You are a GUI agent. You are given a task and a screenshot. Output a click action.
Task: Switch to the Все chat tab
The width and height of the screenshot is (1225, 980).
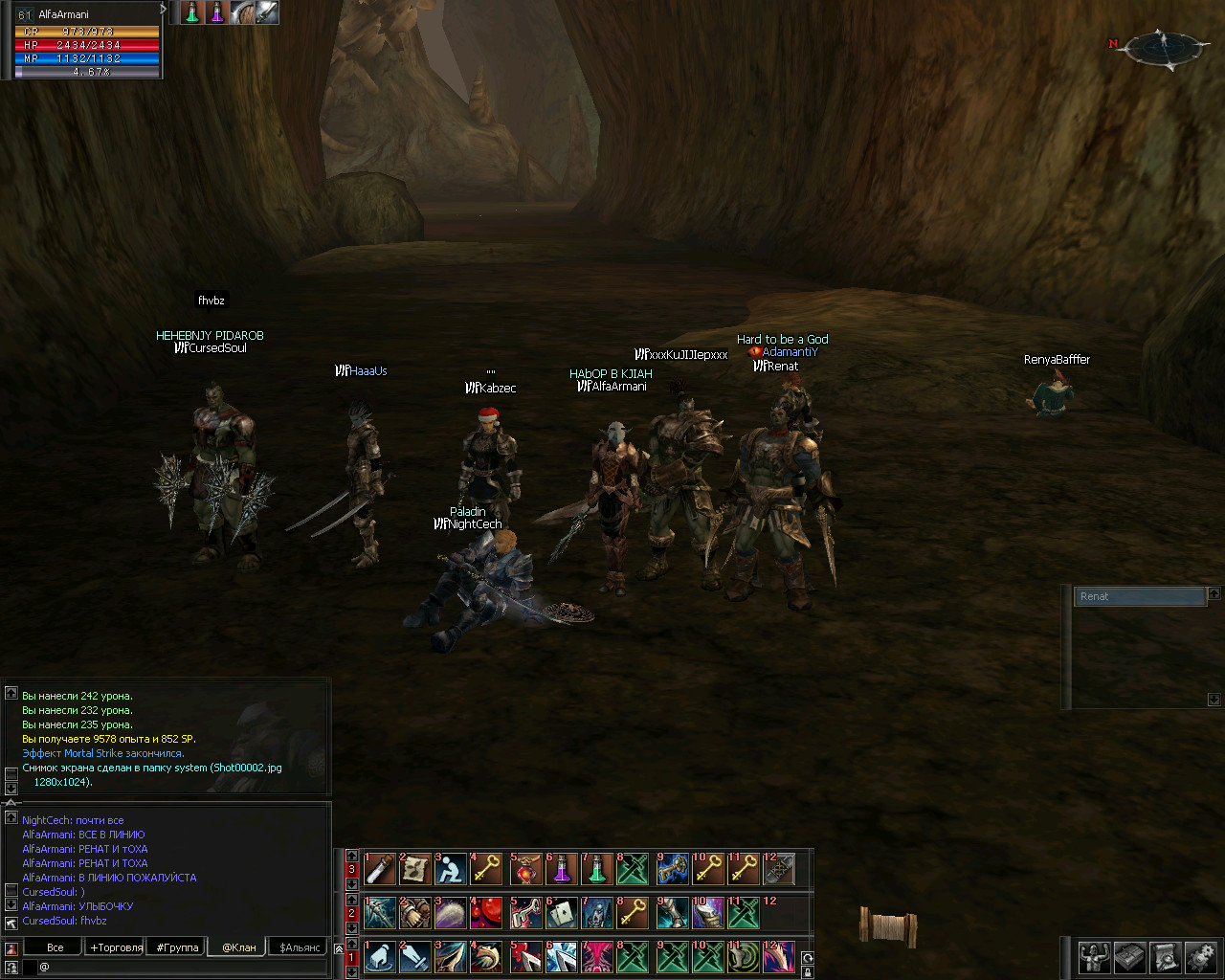(56, 947)
